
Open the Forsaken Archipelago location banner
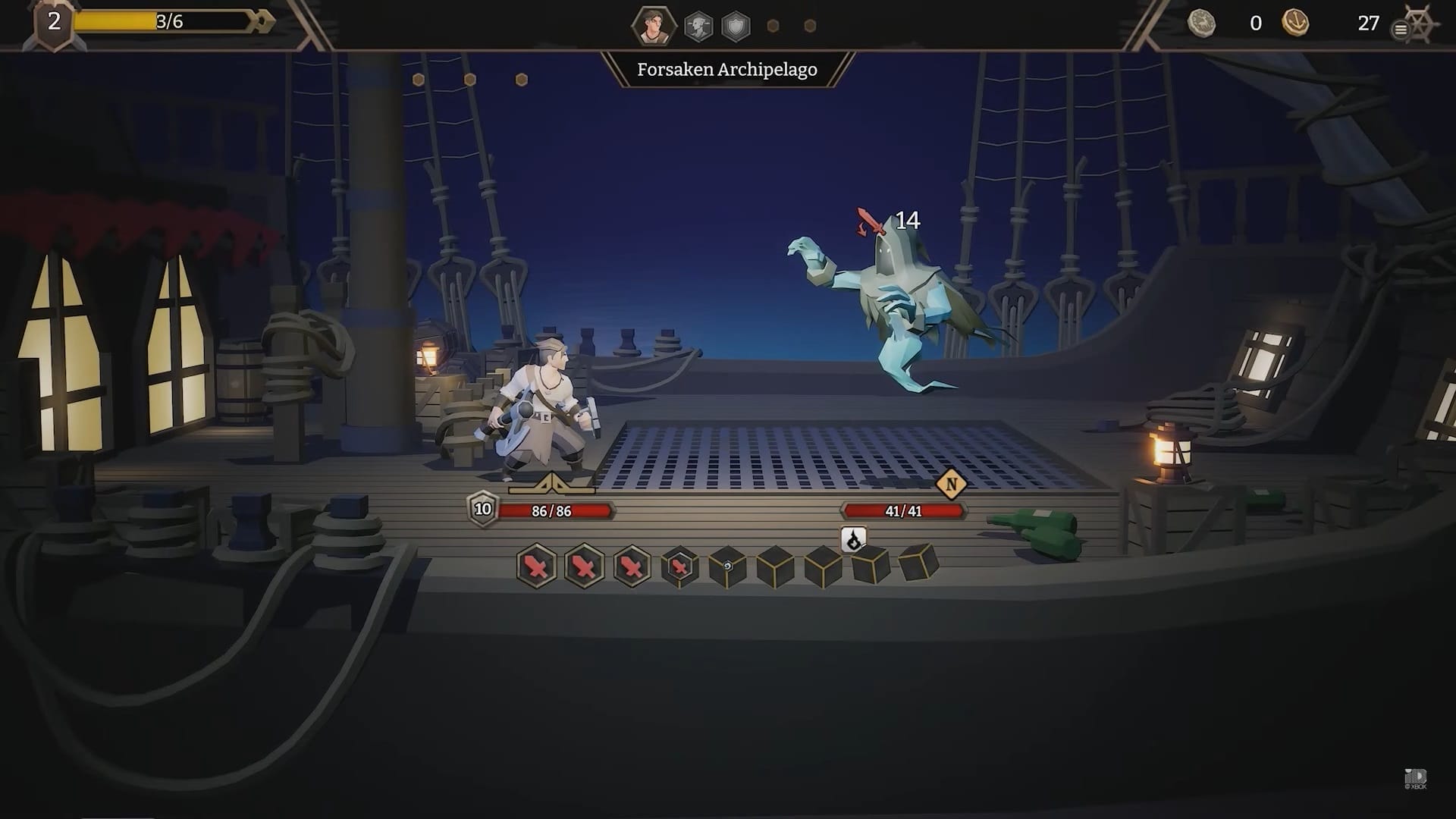[x=728, y=70]
